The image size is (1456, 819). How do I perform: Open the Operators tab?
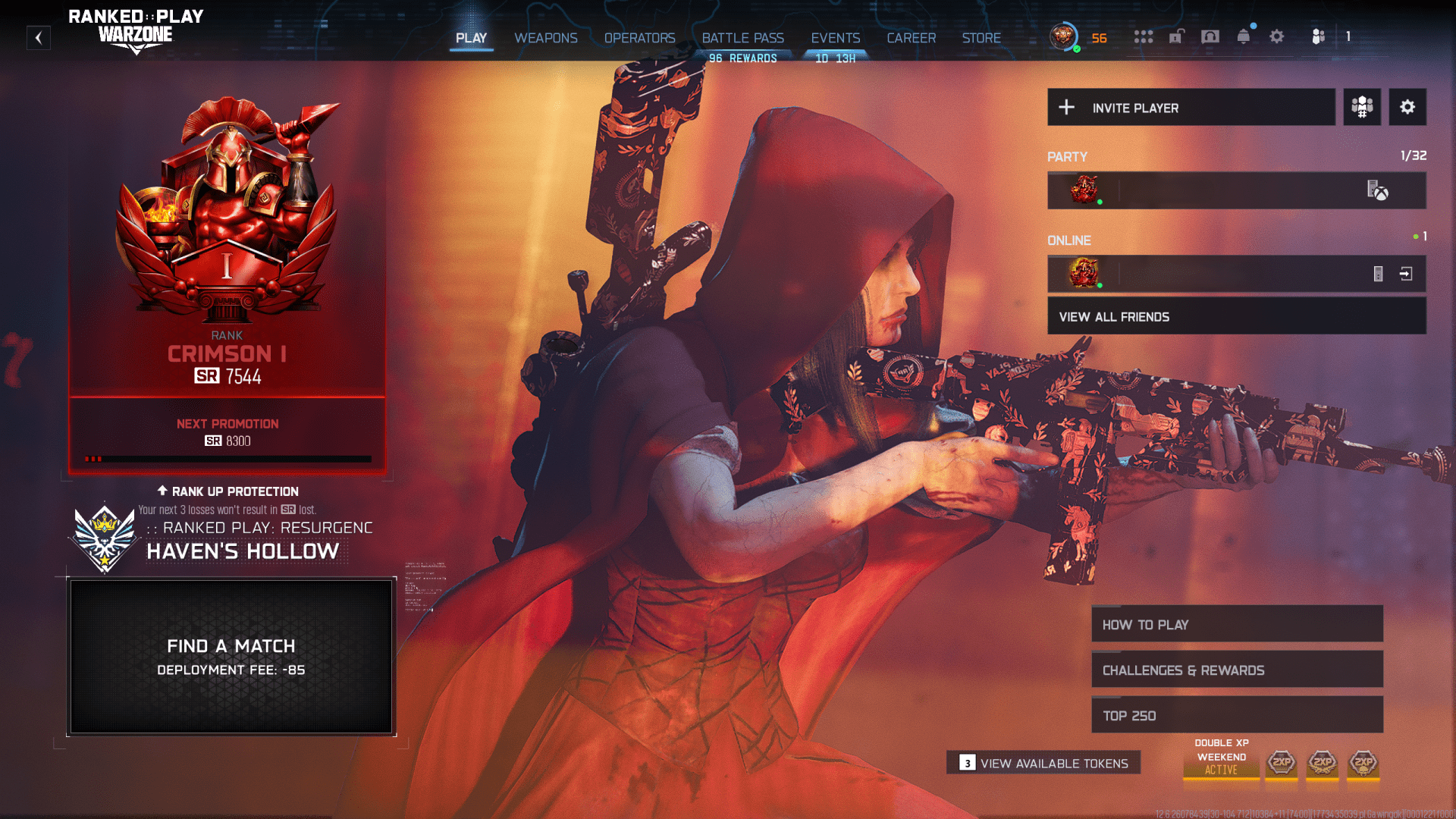[x=639, y=38]
